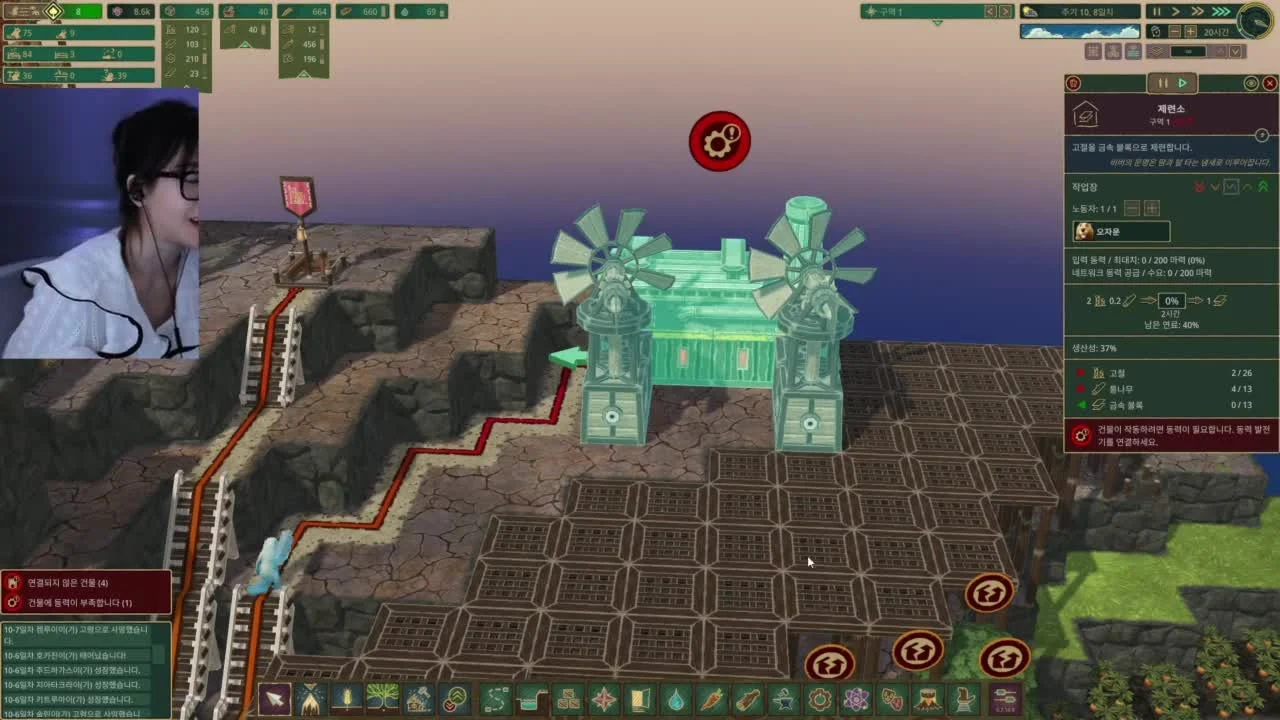Switch to the previous district
Image resolution: width=1280 pixels, height=720 pixels.
pos(990,11)
